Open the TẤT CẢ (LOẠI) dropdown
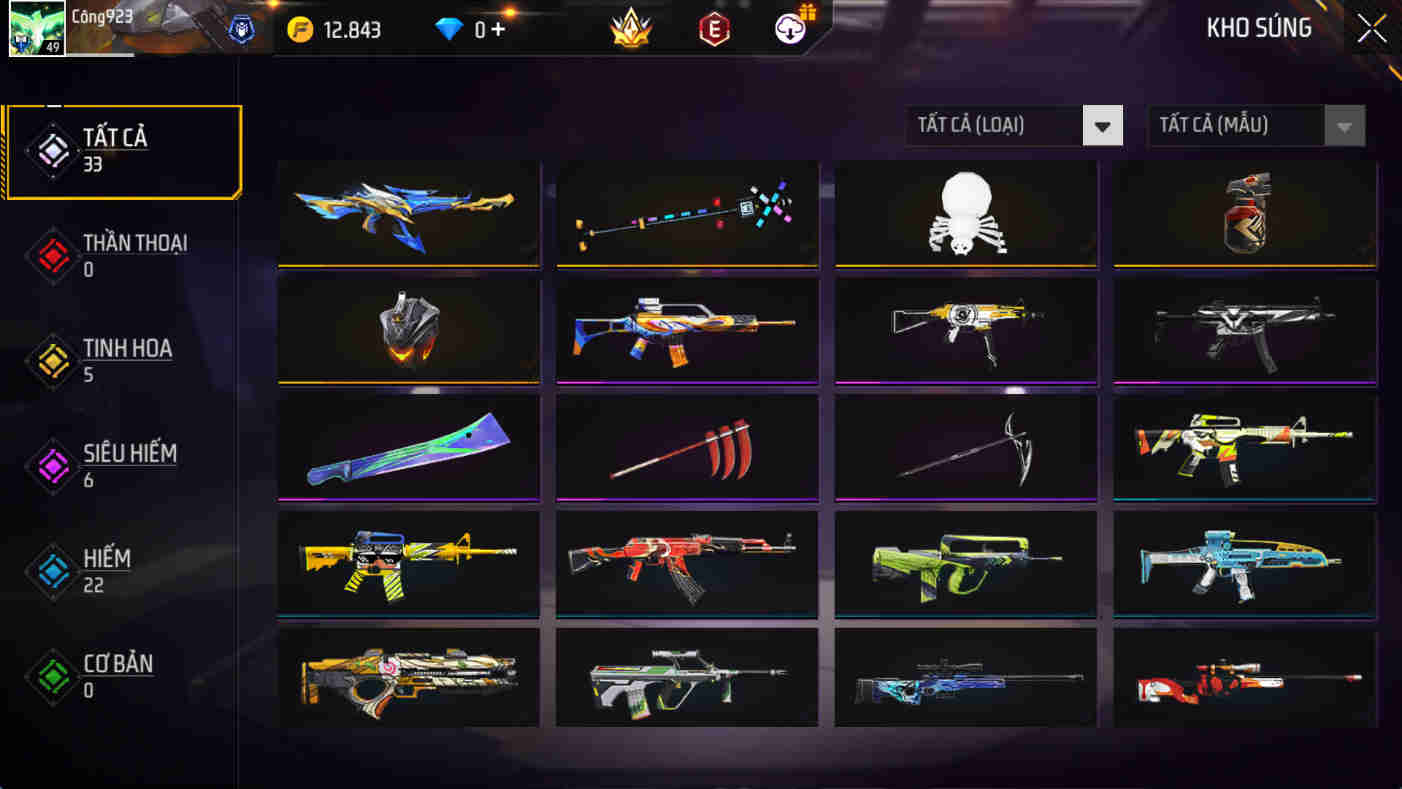The width and height of the screenshot is (1402, 789). tap(1012, 125)
